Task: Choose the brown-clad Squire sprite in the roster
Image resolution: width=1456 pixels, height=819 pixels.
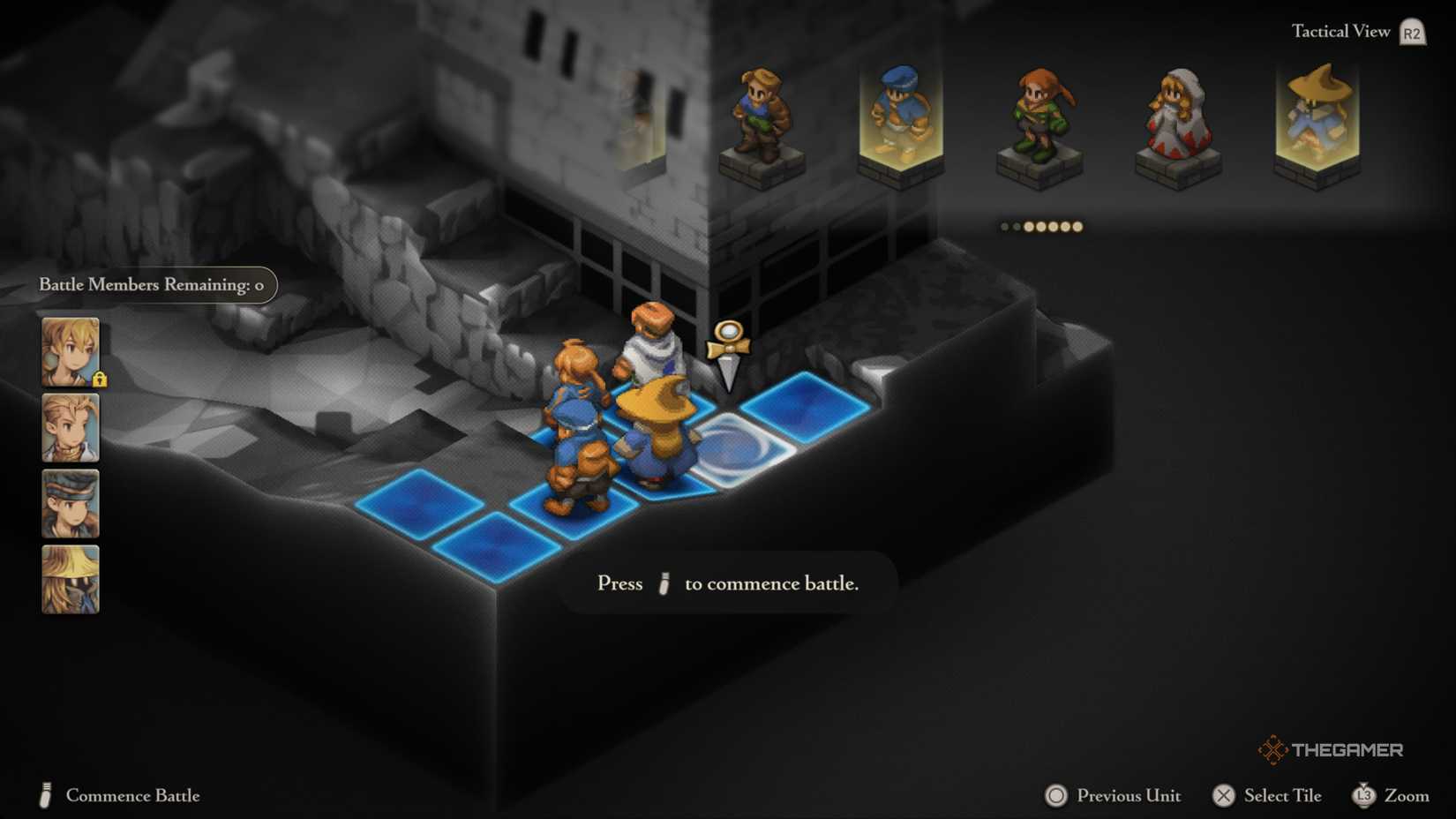Action: pyautogui.click(x=759, y=115)
